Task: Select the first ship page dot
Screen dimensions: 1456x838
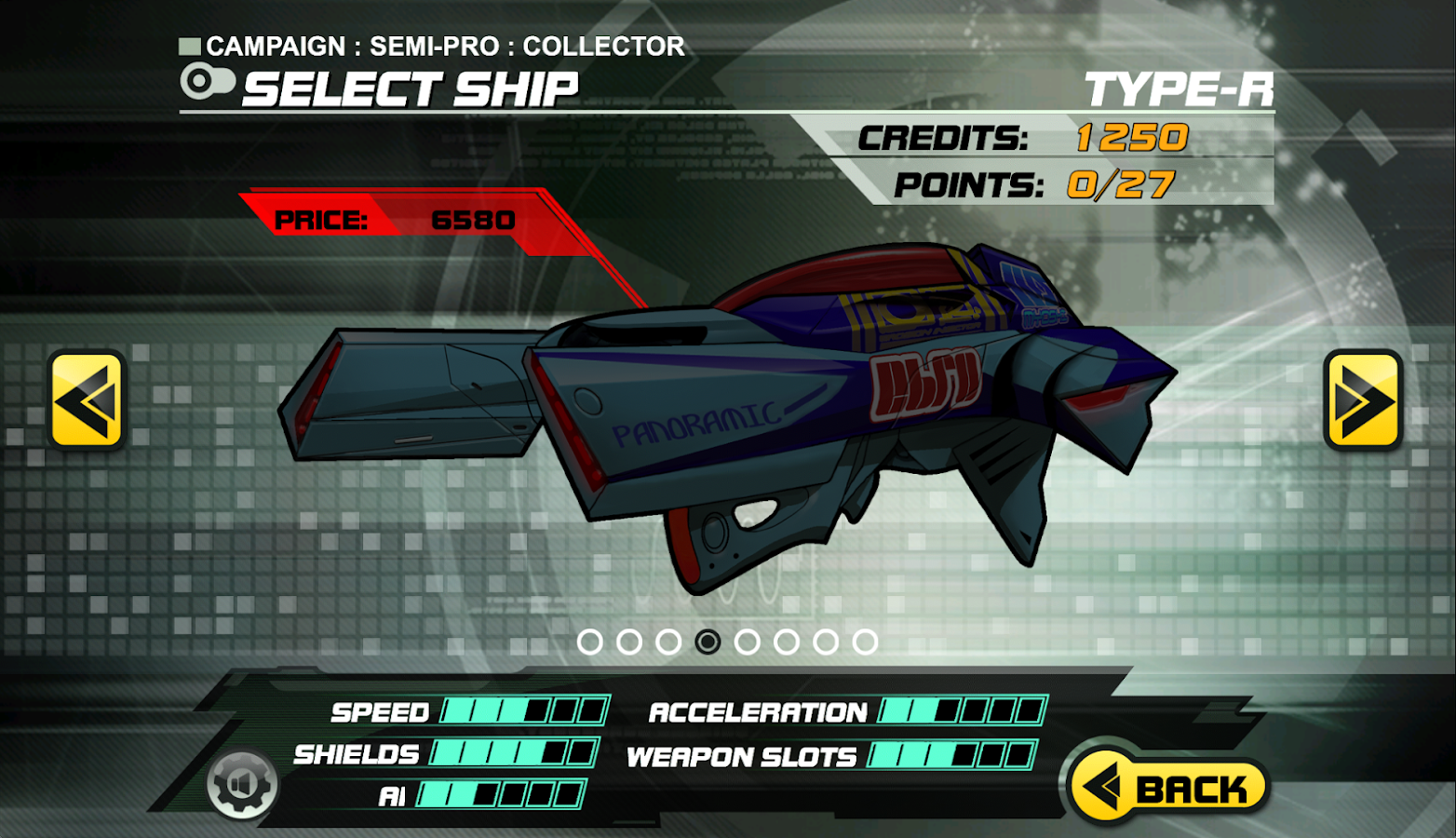Action: (590, 642)
